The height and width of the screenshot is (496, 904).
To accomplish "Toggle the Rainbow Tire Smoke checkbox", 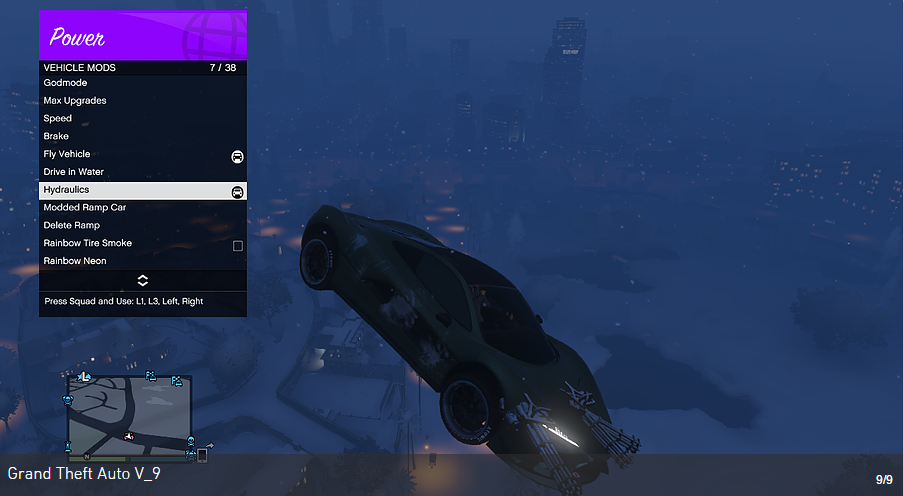I will (x=238, y=245).
